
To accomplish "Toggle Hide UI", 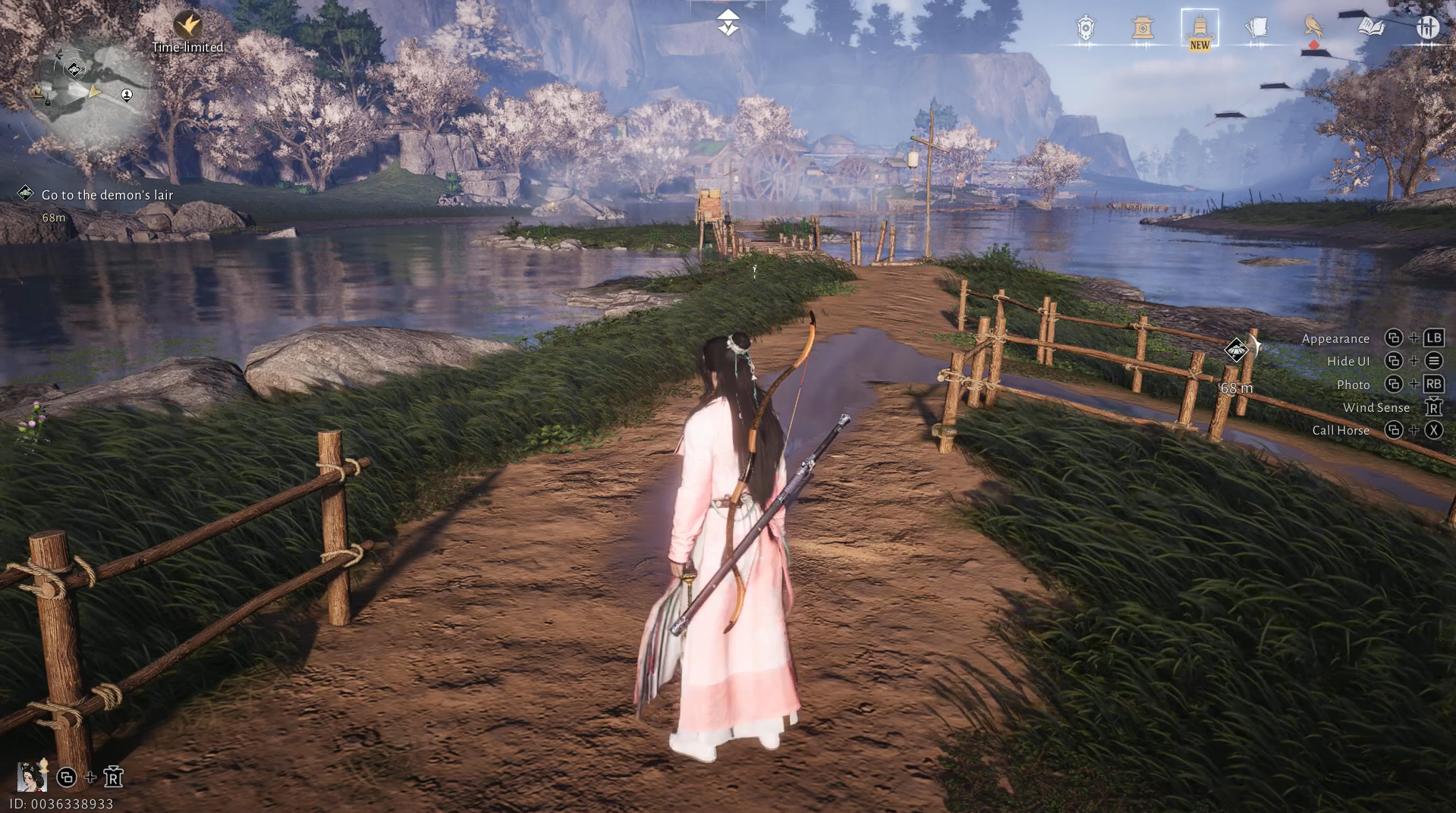I will point(1348,361).
